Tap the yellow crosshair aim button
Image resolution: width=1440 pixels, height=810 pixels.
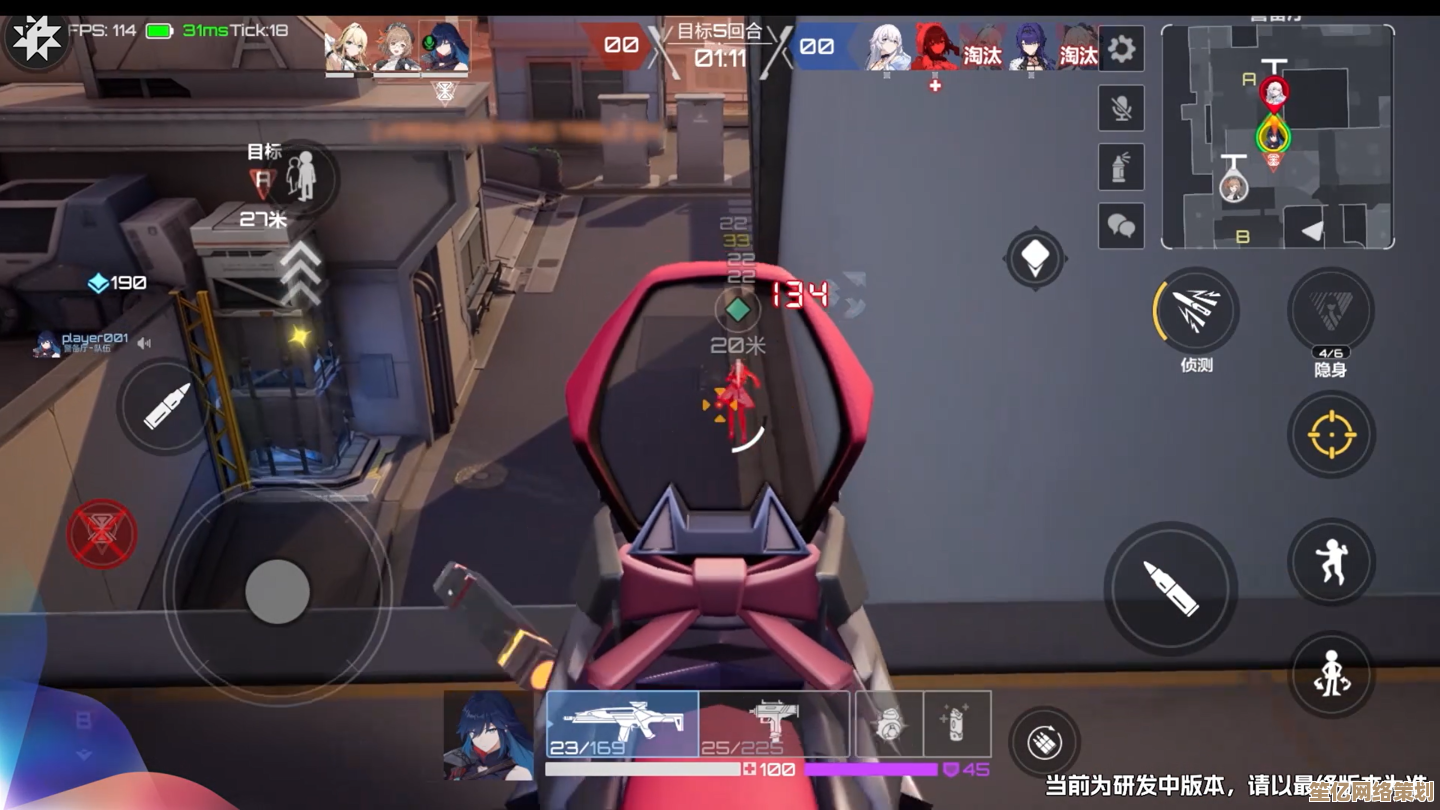pyautogui.click(x=1331, y=434)
